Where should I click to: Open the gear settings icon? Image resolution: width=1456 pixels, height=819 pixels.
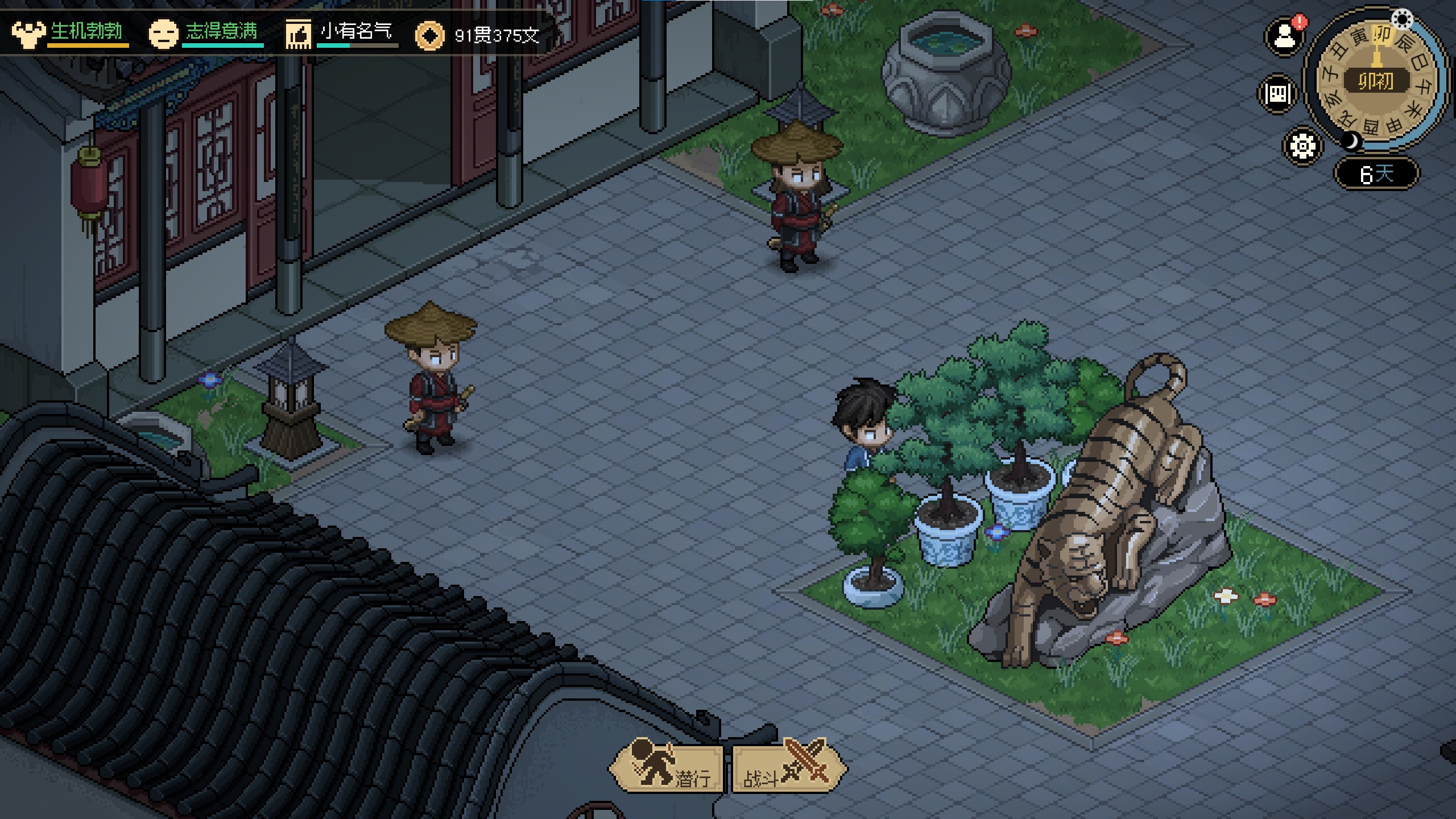click(x=1302, y=146)
